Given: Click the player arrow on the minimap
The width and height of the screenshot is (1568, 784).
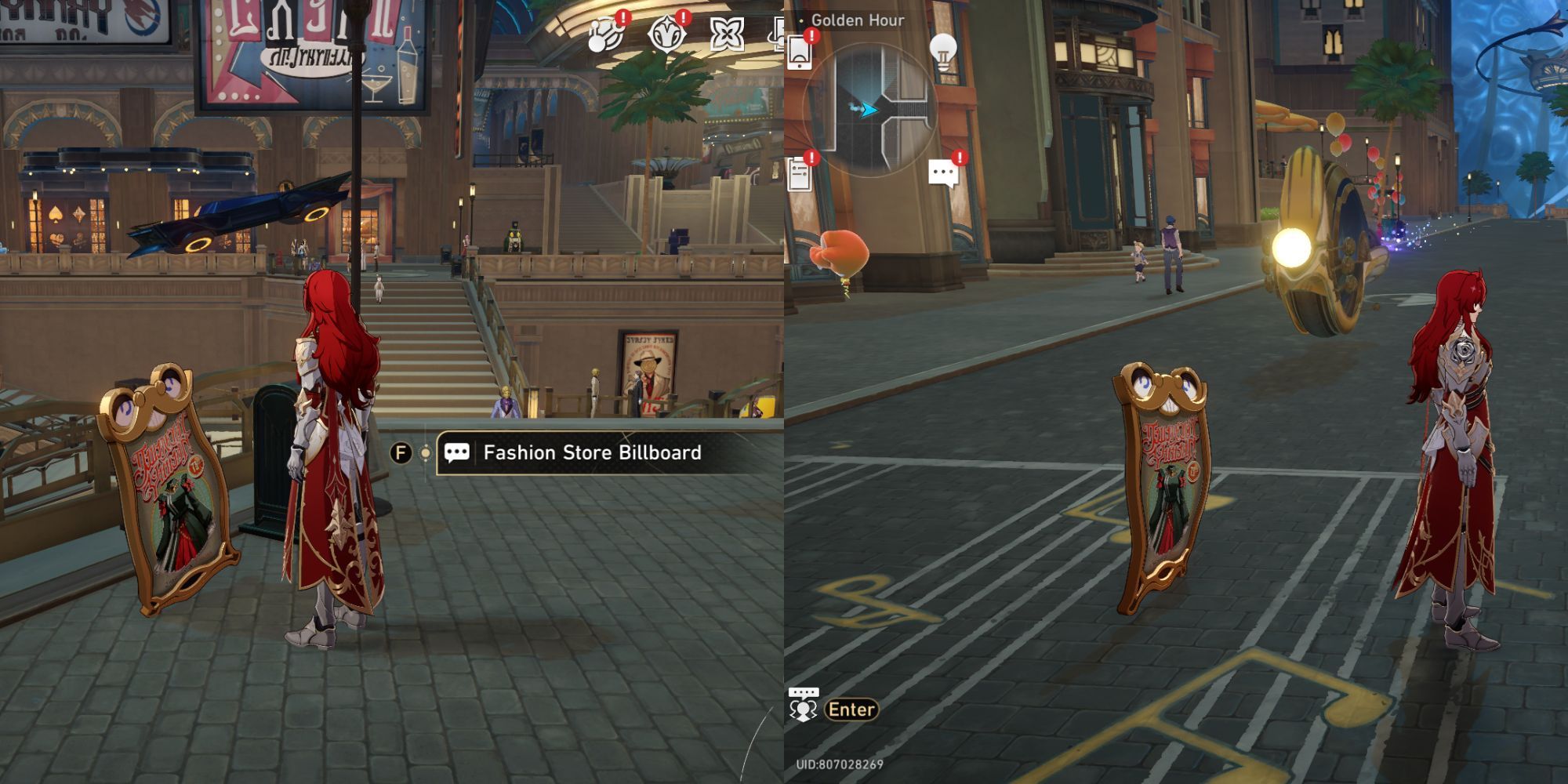Looking at the screenshot, I should [x=869, y=107].
